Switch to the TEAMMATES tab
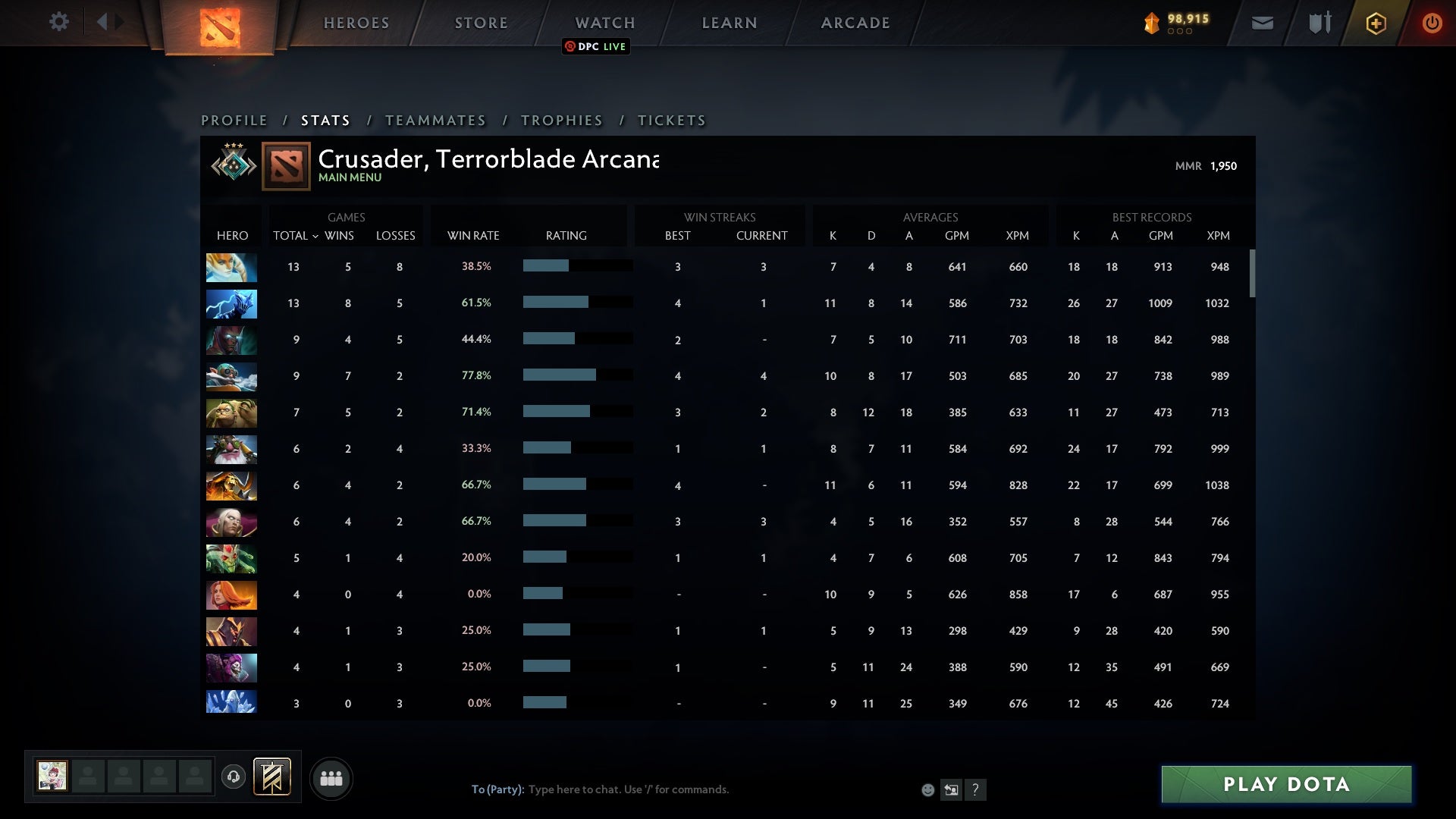 point(436,120)
